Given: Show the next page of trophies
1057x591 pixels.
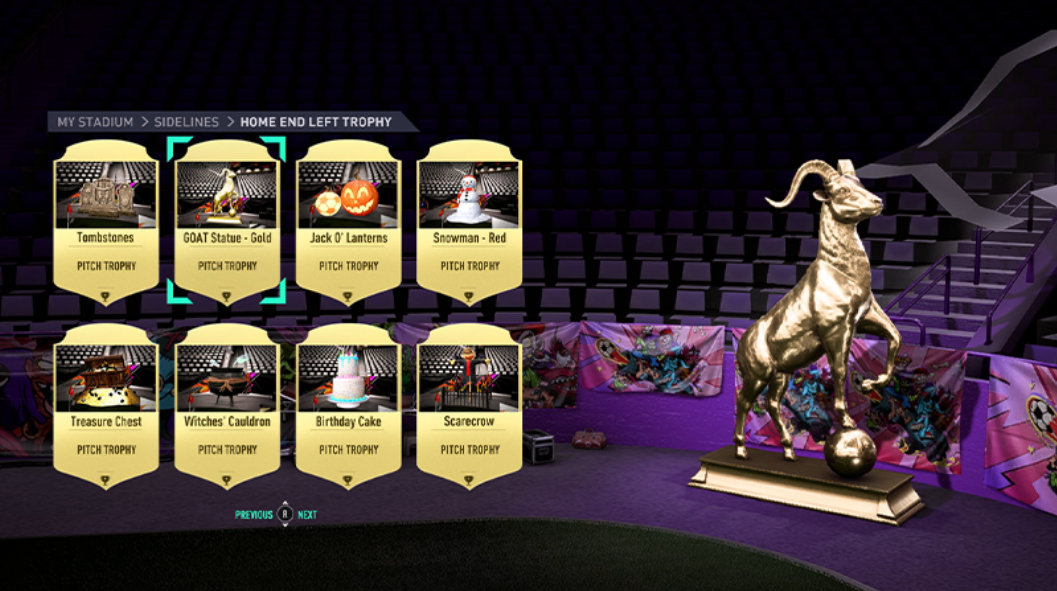Looking at the screenshot, I should pos(307,515).
